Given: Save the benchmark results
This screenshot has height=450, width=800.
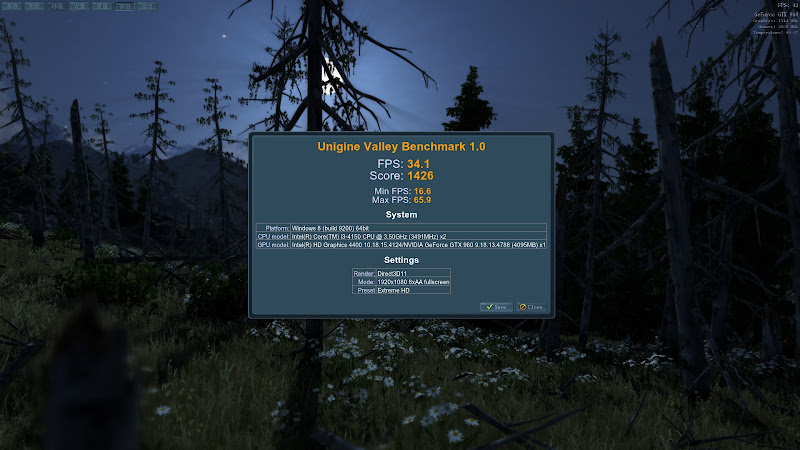Looking at the screenshot, I should 496,307.
